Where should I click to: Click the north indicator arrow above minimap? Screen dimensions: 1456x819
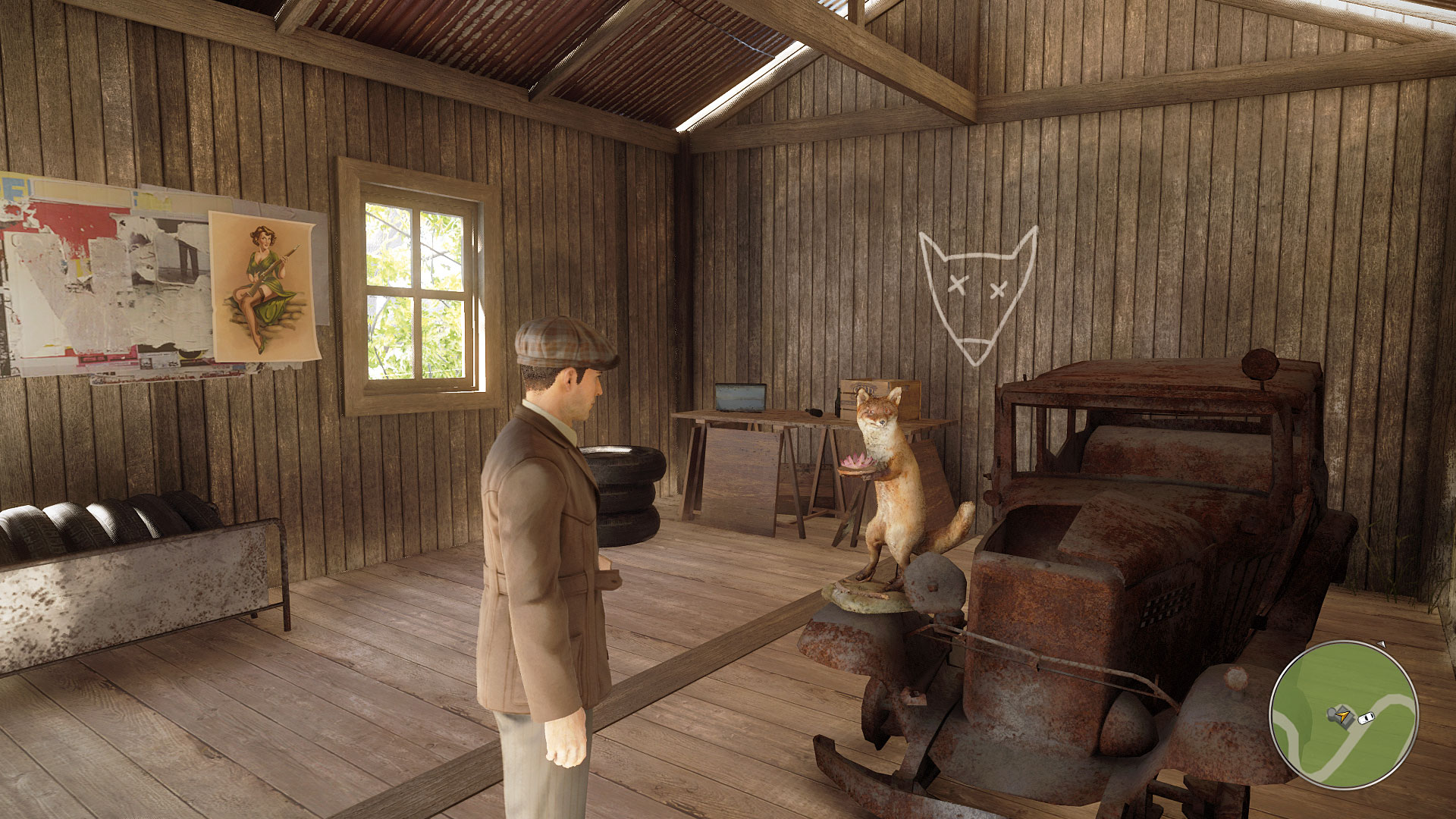click(1381, 645)
